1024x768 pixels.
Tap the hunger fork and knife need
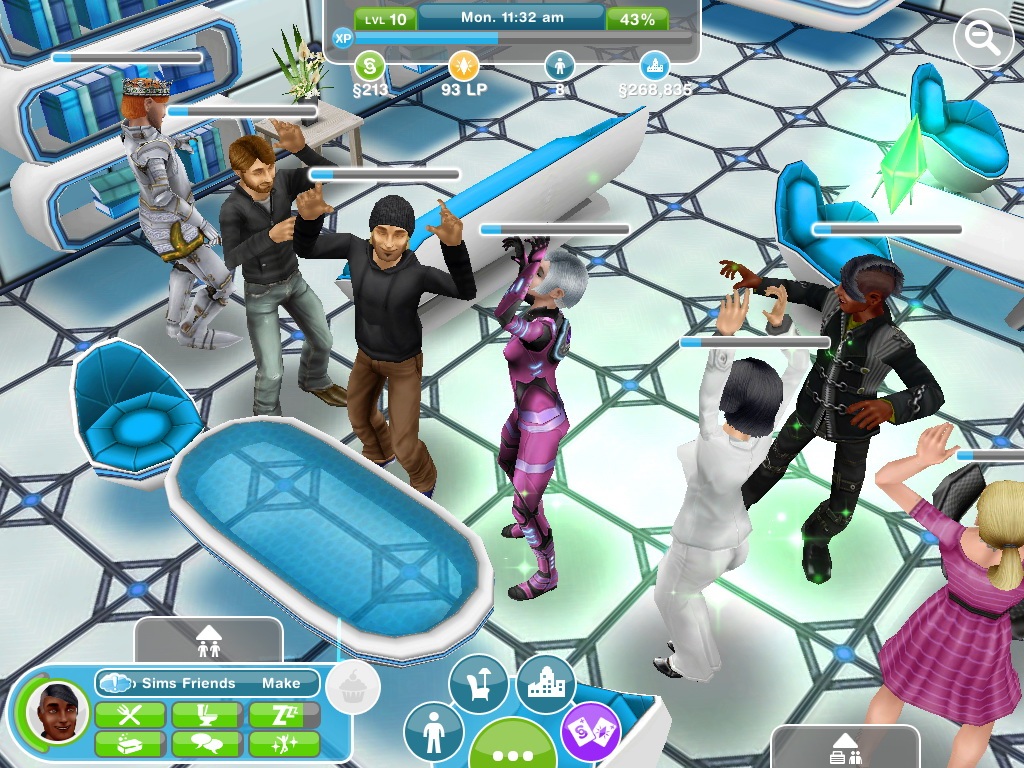point(130,715)
